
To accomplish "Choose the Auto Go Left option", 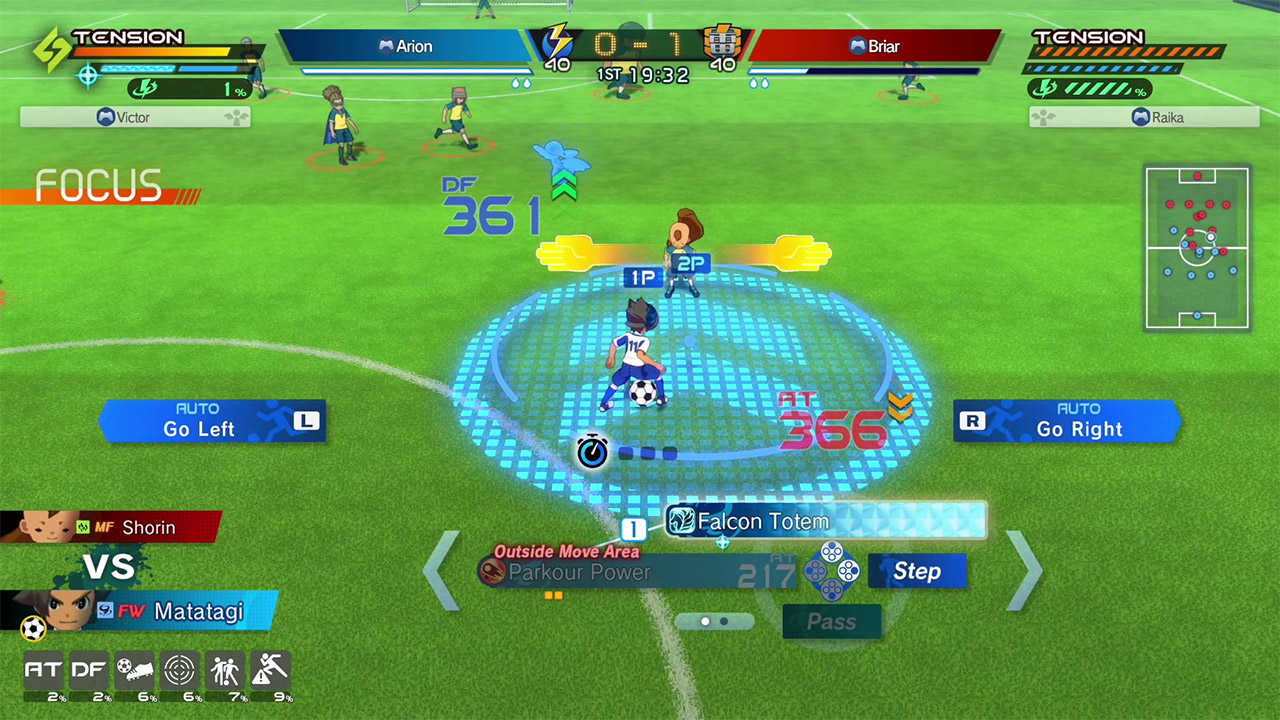I will point(212,421).
